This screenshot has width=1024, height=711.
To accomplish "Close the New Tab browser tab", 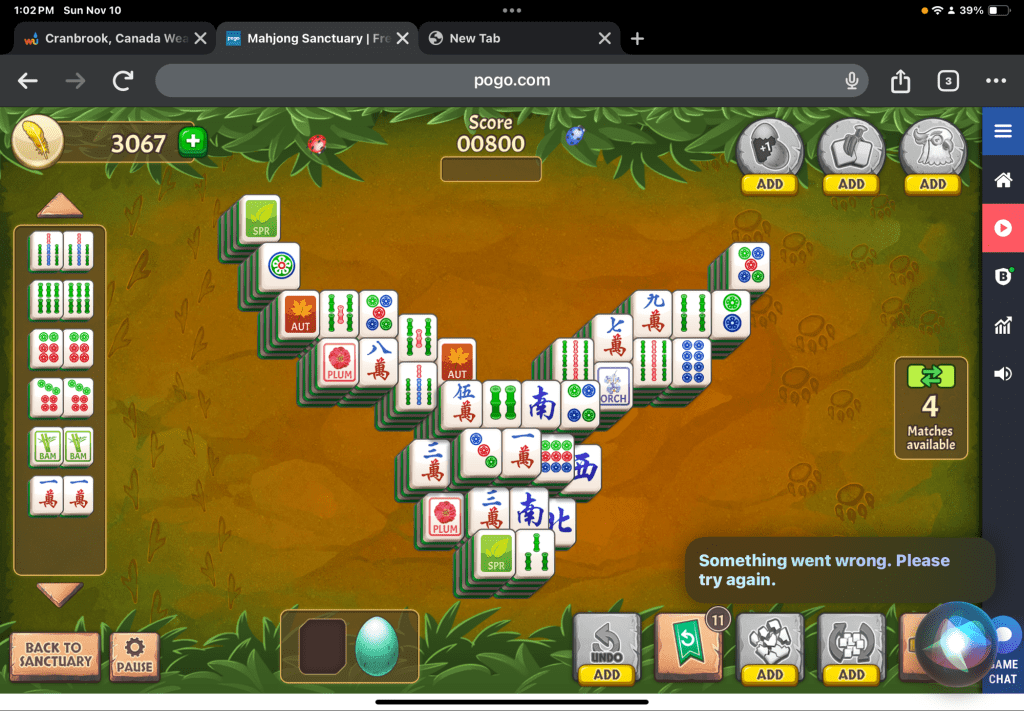I will pyautogui.click(x=604, y=39).
